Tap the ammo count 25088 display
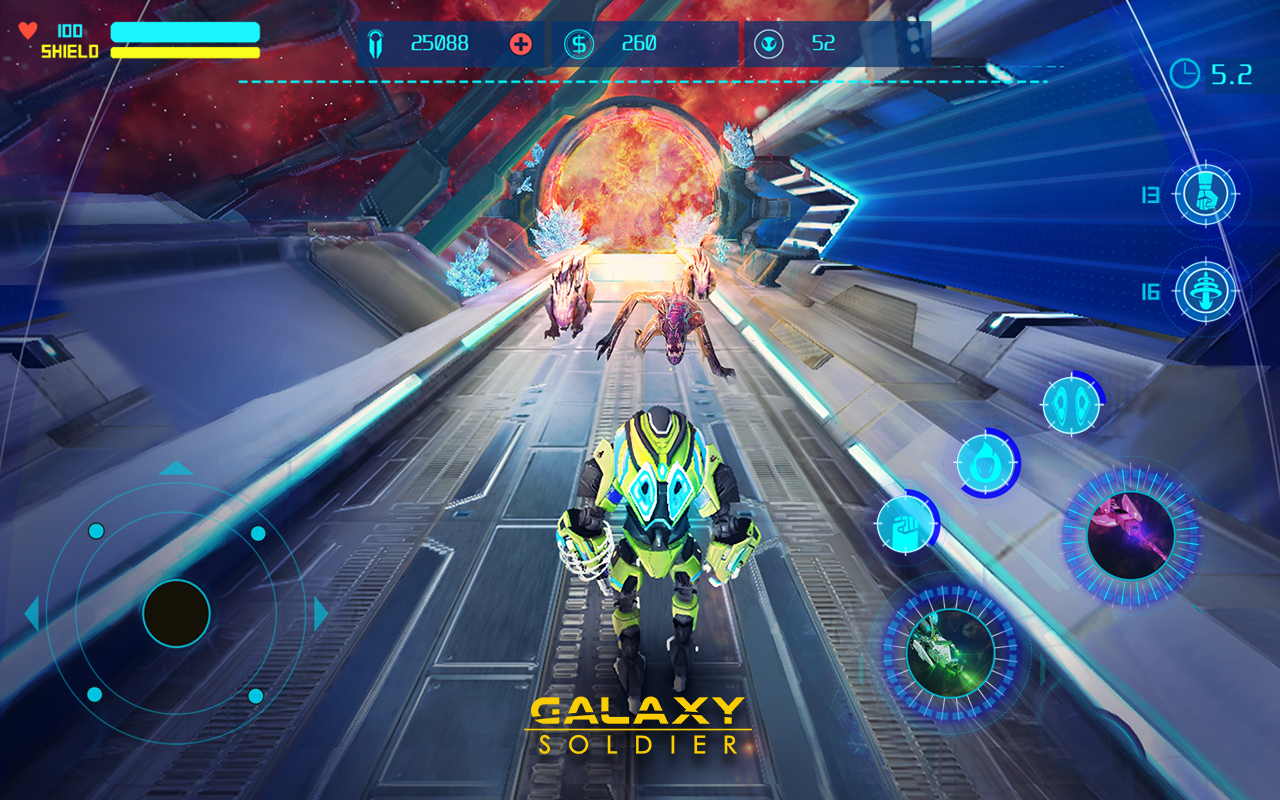The width and height of the screenshot is (1280, 800). tap(440, 43)
